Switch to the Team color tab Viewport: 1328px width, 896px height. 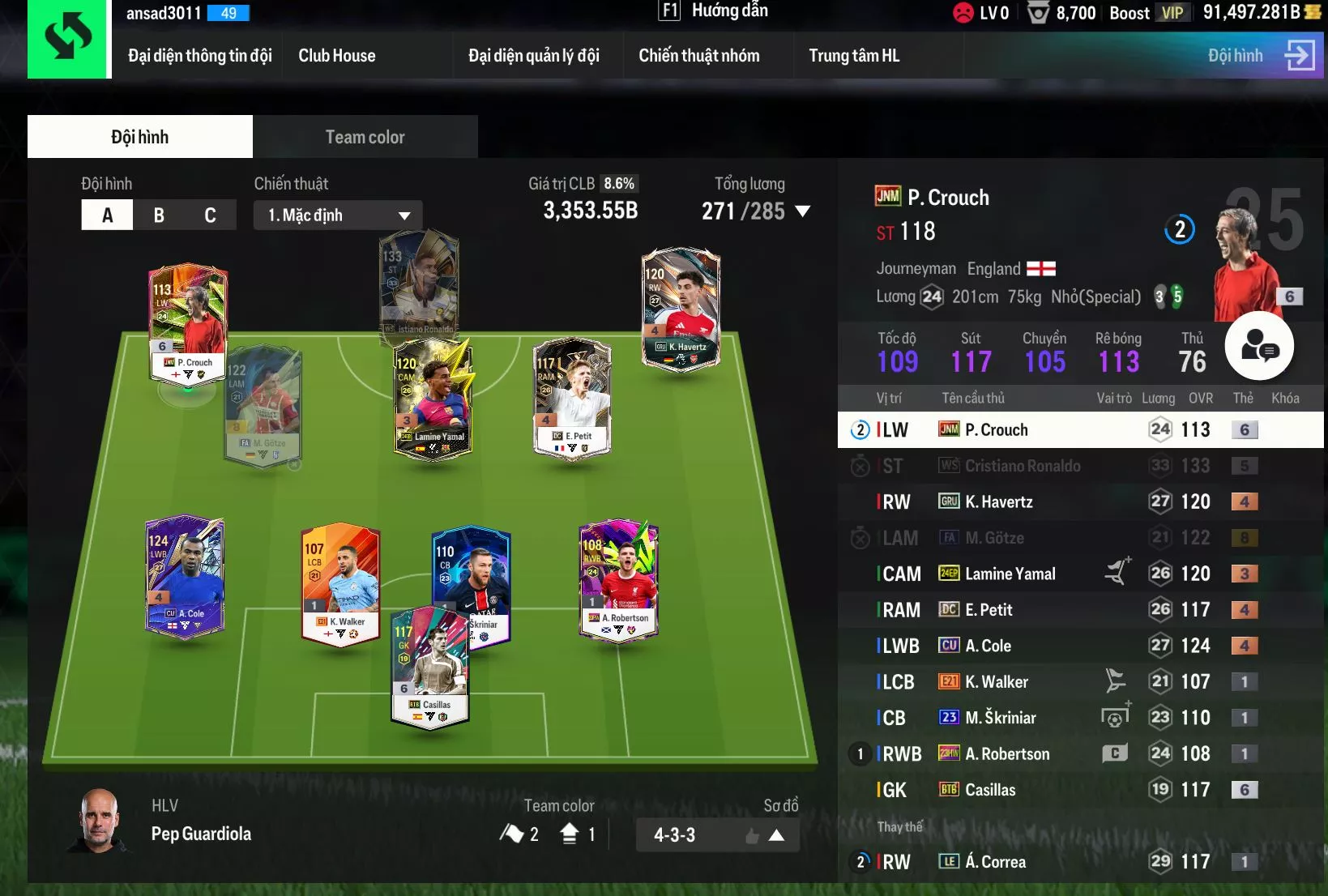365,137
